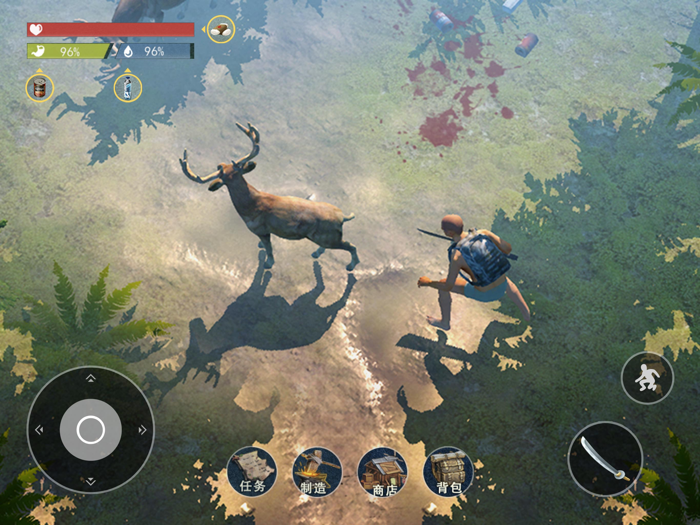Open the 任务 quests menu
700x525 pixels.
tap(251, 471)
